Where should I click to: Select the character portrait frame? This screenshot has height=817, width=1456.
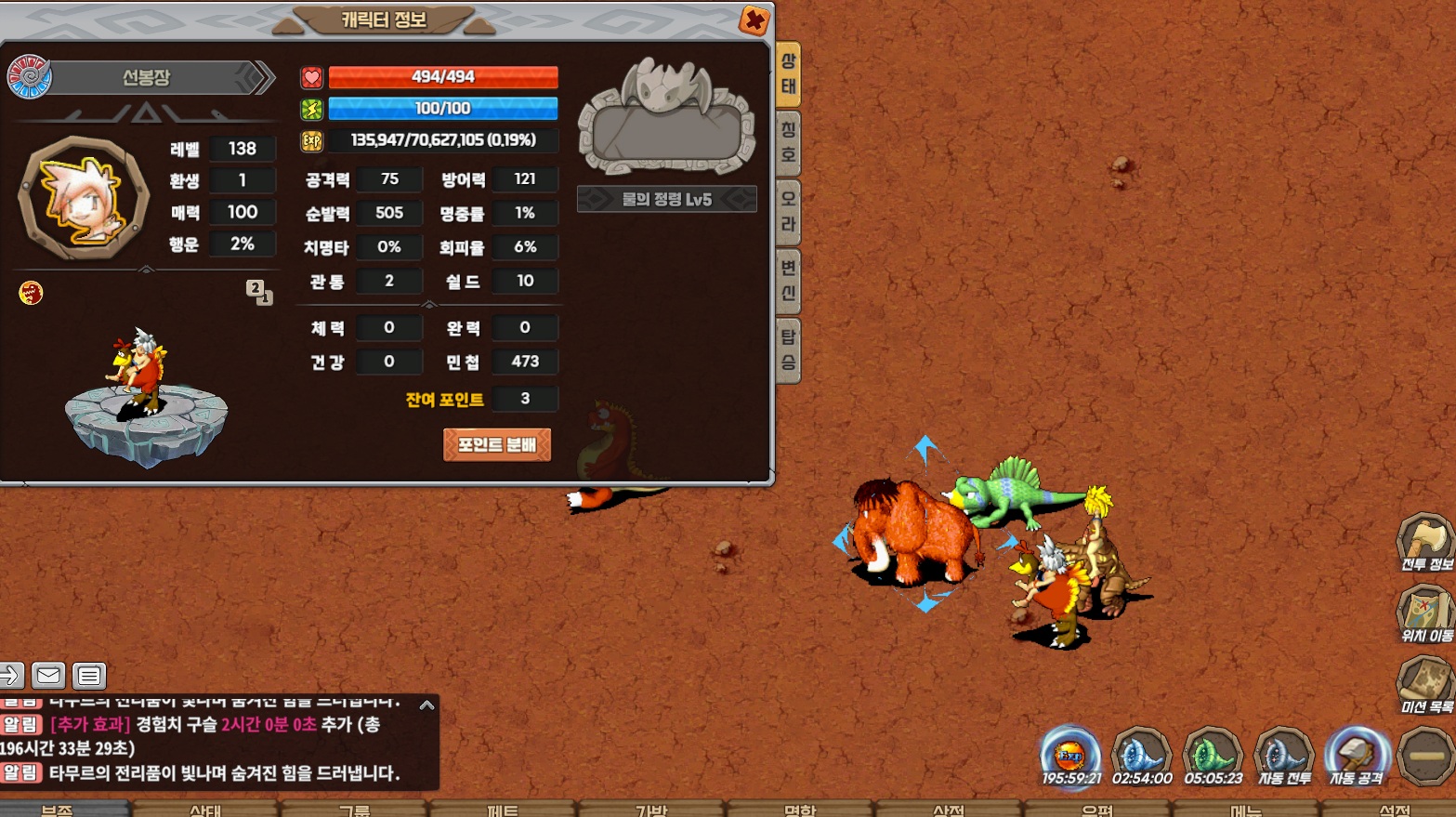pos(85,198)
